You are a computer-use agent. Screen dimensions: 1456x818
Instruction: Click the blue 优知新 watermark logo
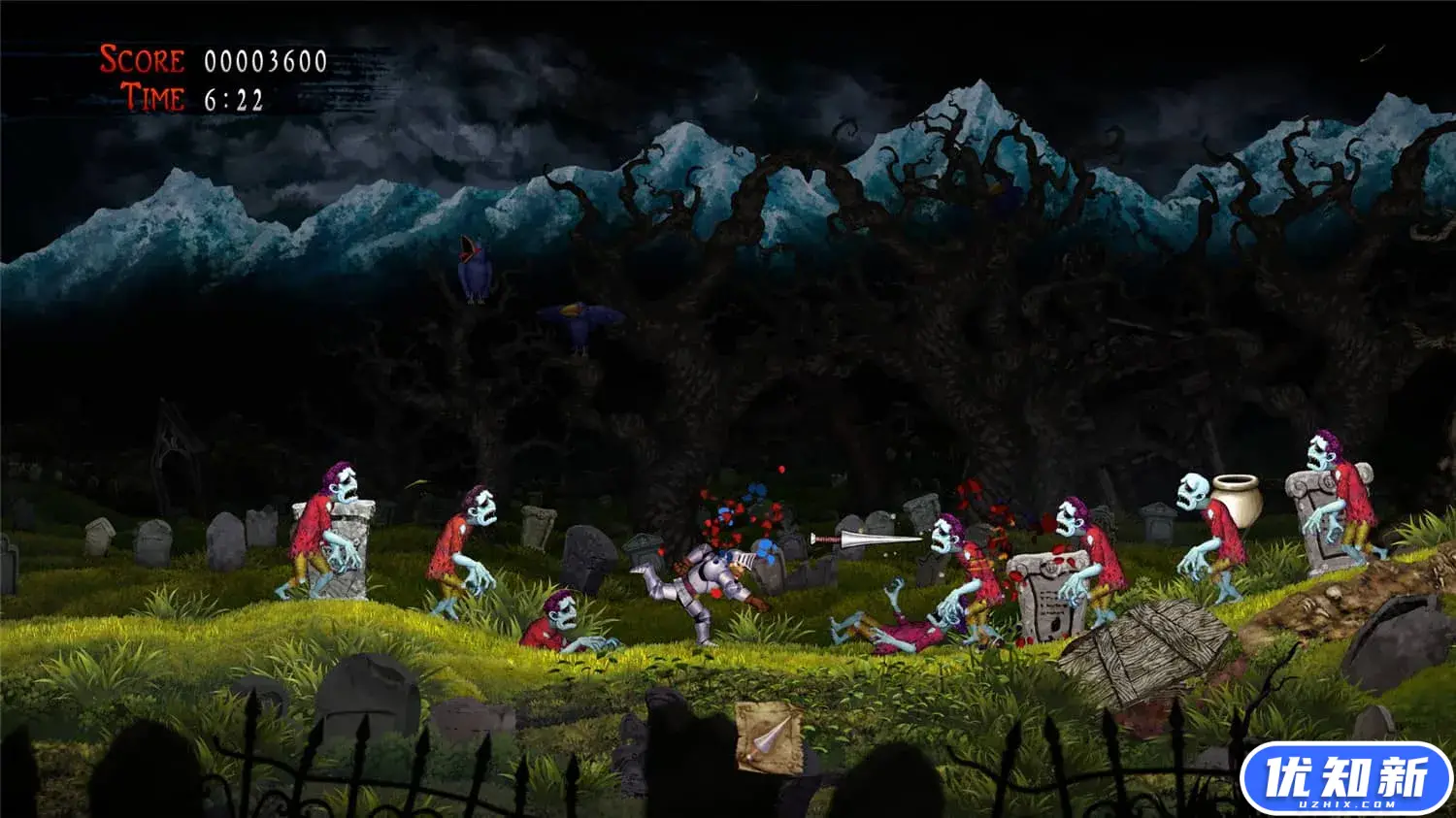click(1346, 779)
